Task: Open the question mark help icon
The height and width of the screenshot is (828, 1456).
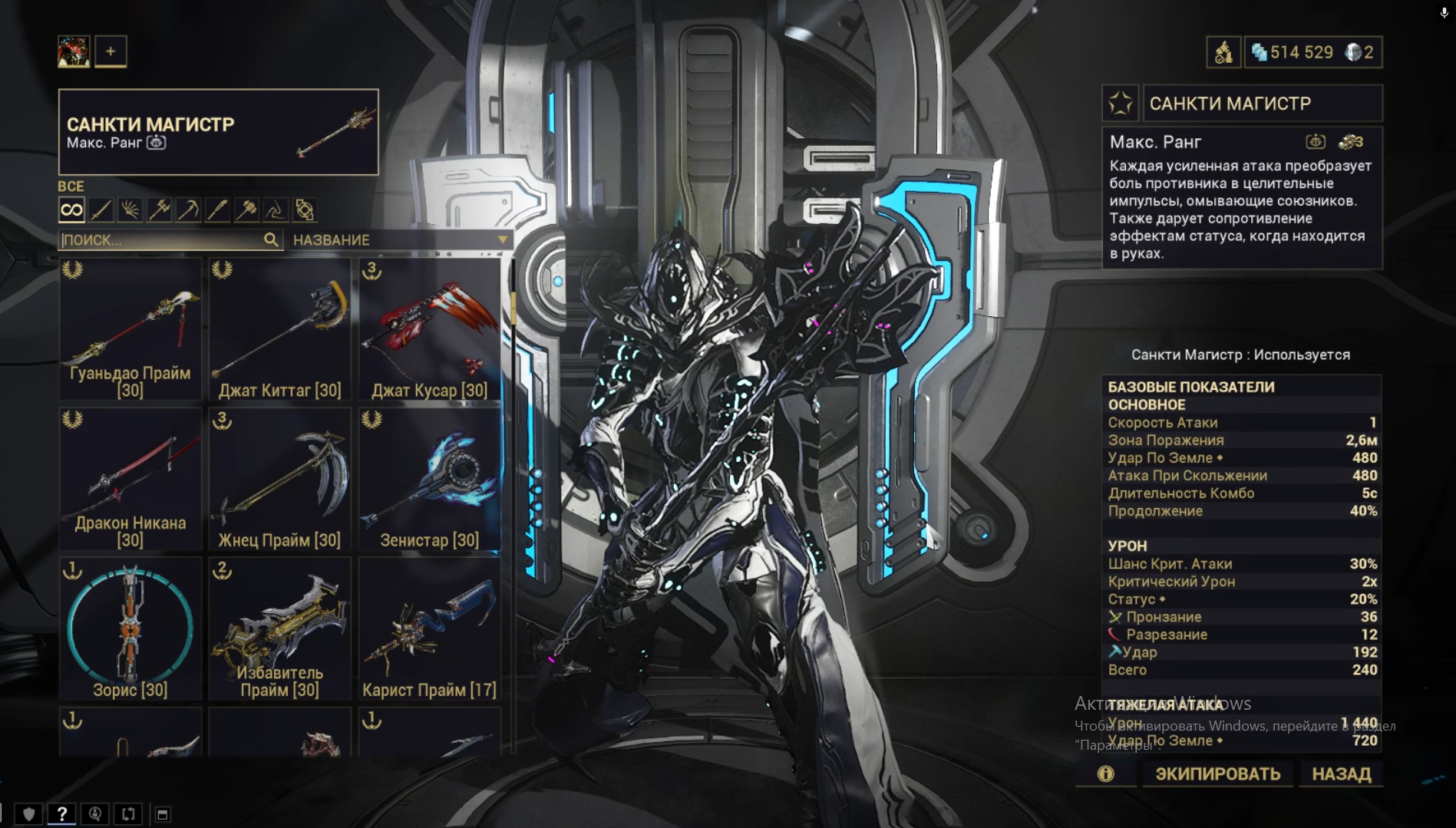Action: click(x=62, y=813)
